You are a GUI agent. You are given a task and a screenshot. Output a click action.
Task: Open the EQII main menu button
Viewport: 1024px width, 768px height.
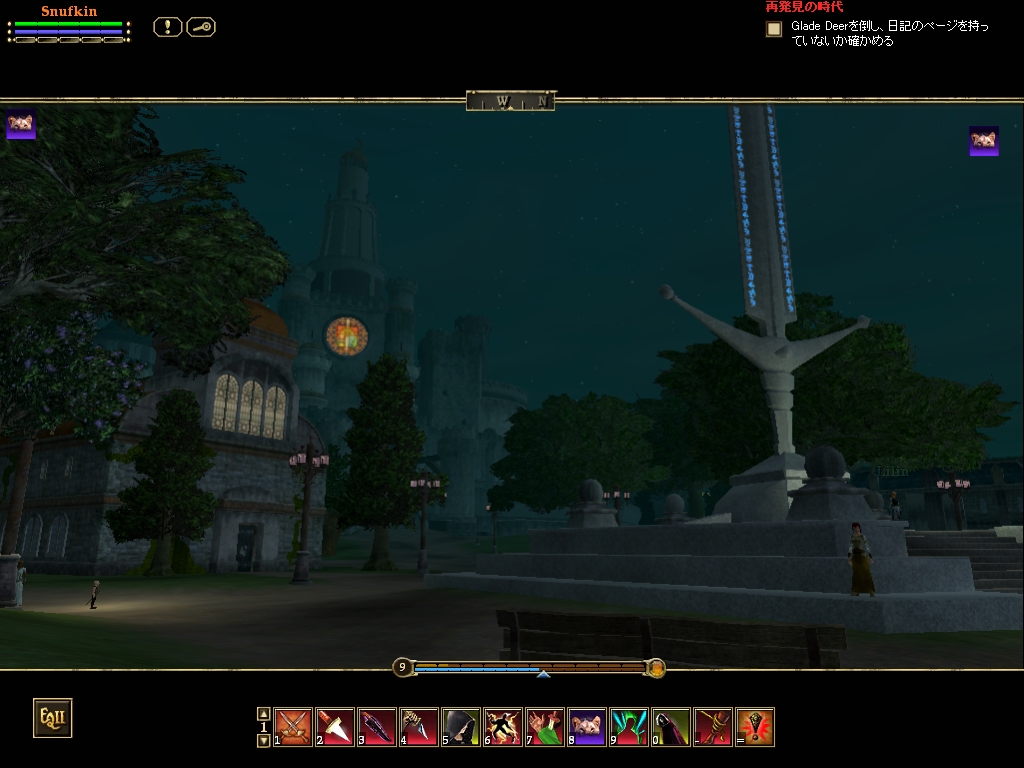(52, 717)
